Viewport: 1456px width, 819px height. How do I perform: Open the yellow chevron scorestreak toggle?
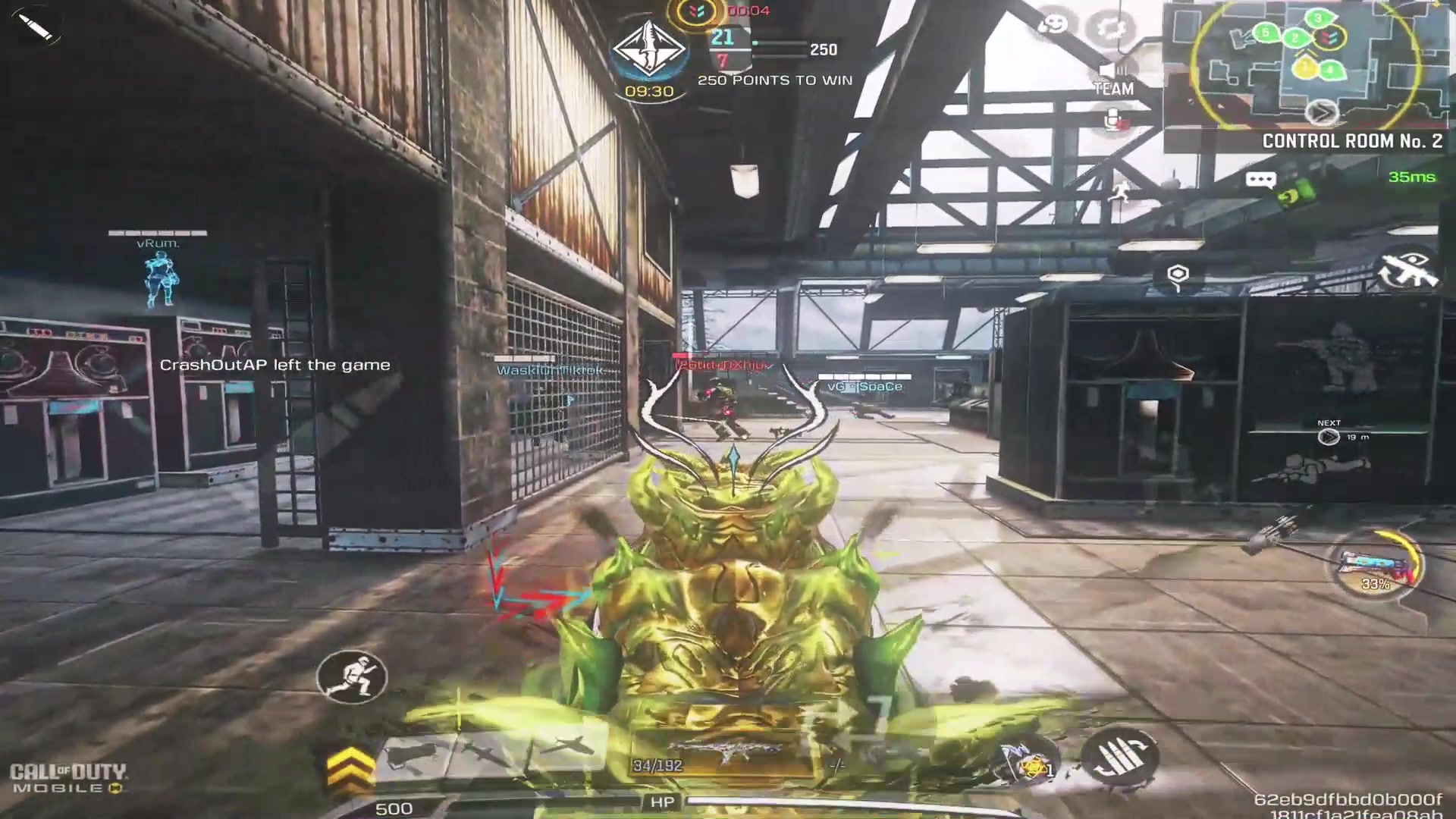coord(350,768)
